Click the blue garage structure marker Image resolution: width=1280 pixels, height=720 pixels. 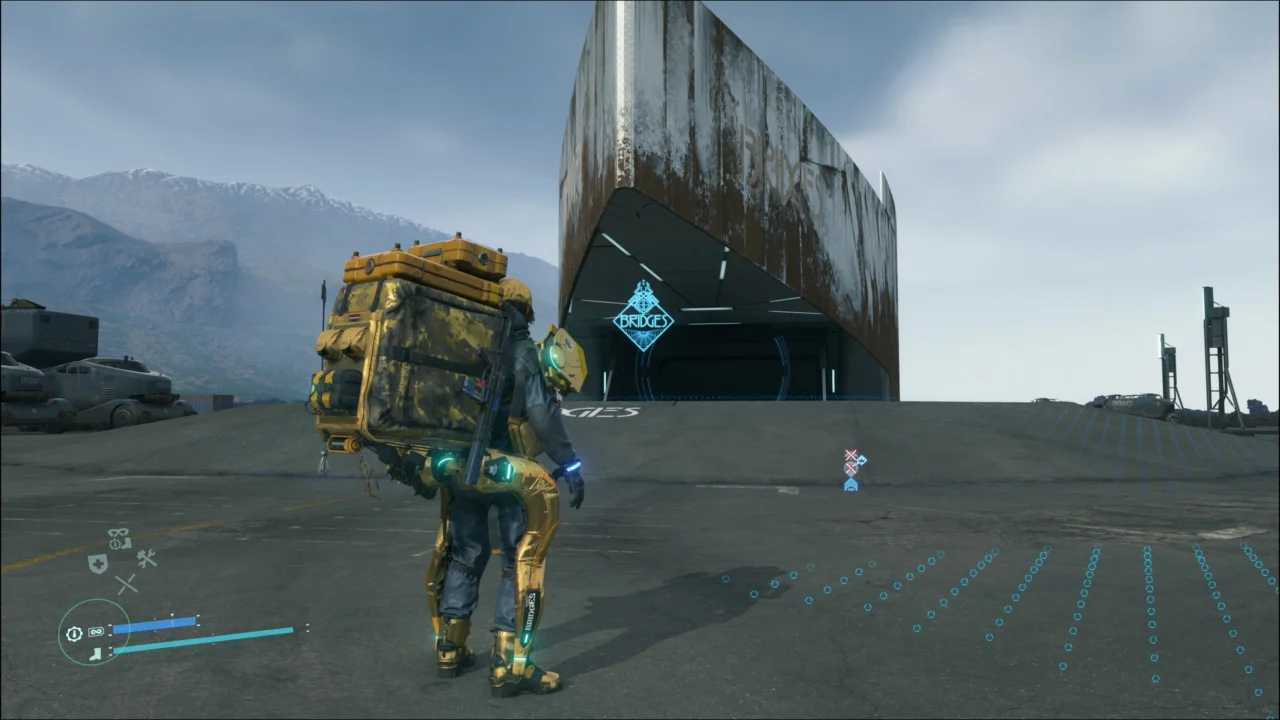click(851, 484)
